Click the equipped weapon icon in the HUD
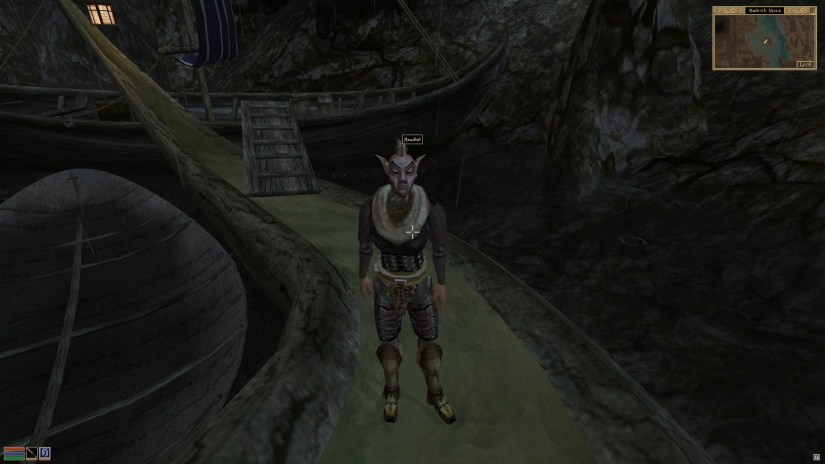825x464 pixels. (31, 453)
